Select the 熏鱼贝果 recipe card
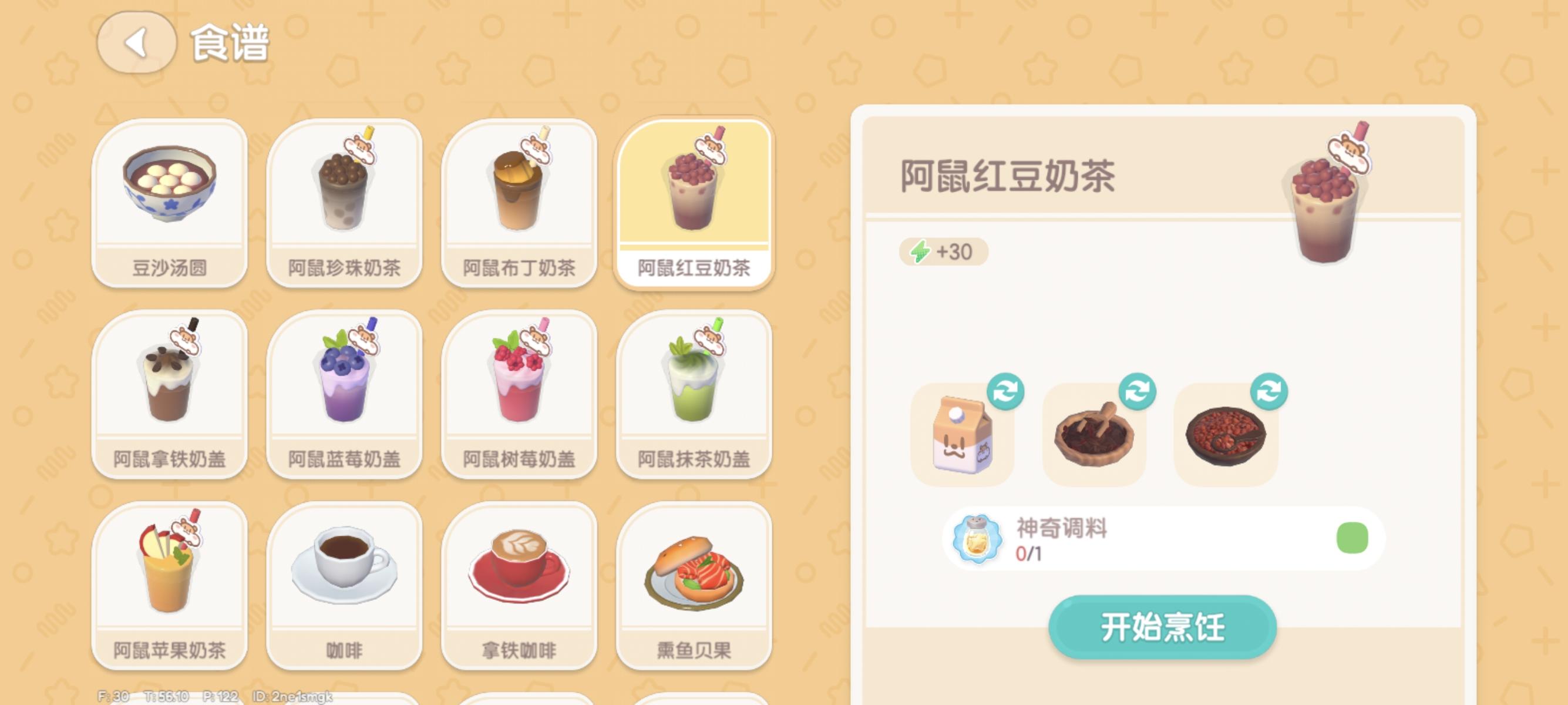The height and width of the screenshot is (705, 1568). 694,585
